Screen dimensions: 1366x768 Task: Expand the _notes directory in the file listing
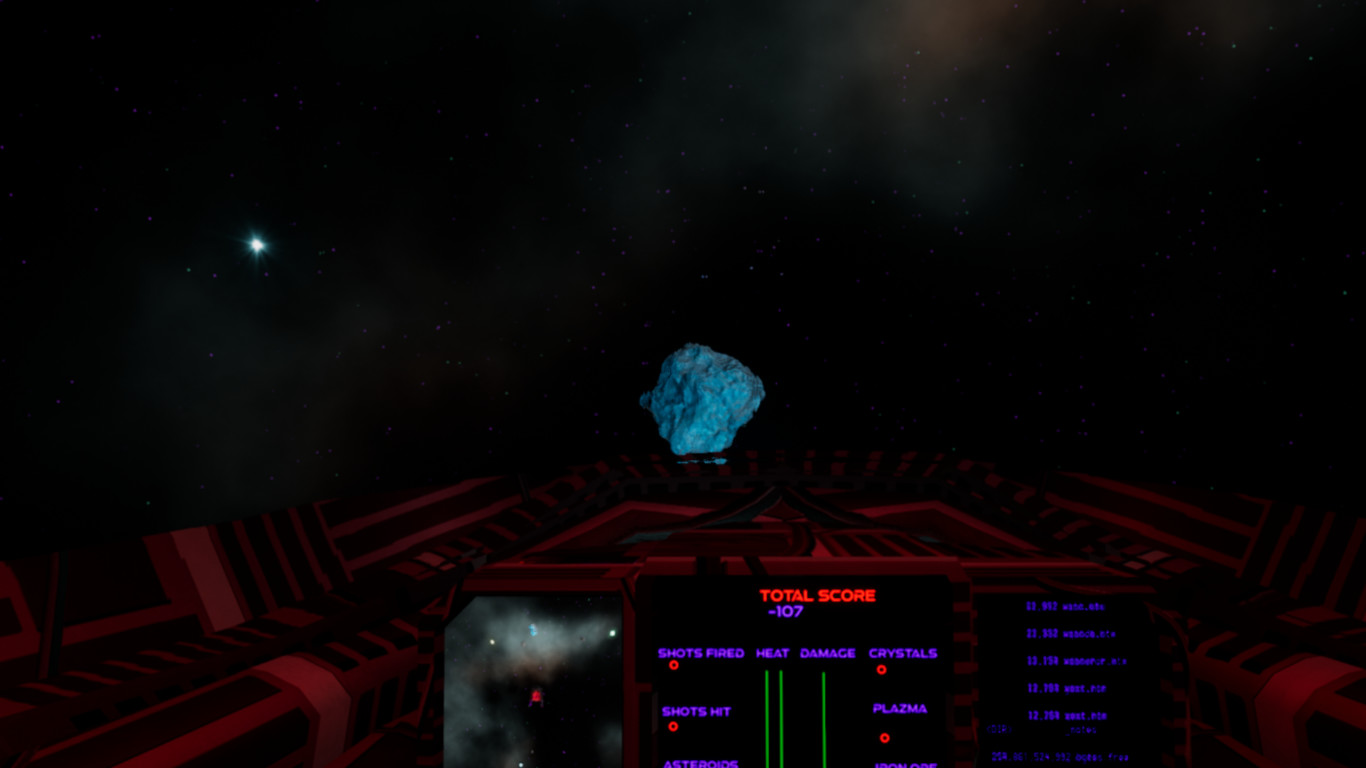(x=1080, y=729)
